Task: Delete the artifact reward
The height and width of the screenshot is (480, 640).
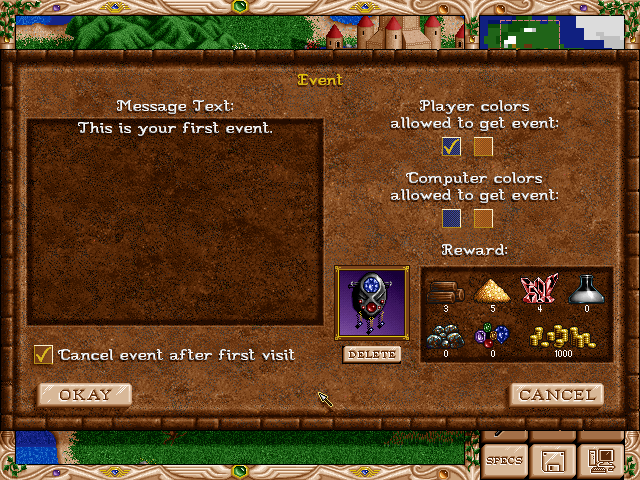Action: pos(371,354)
